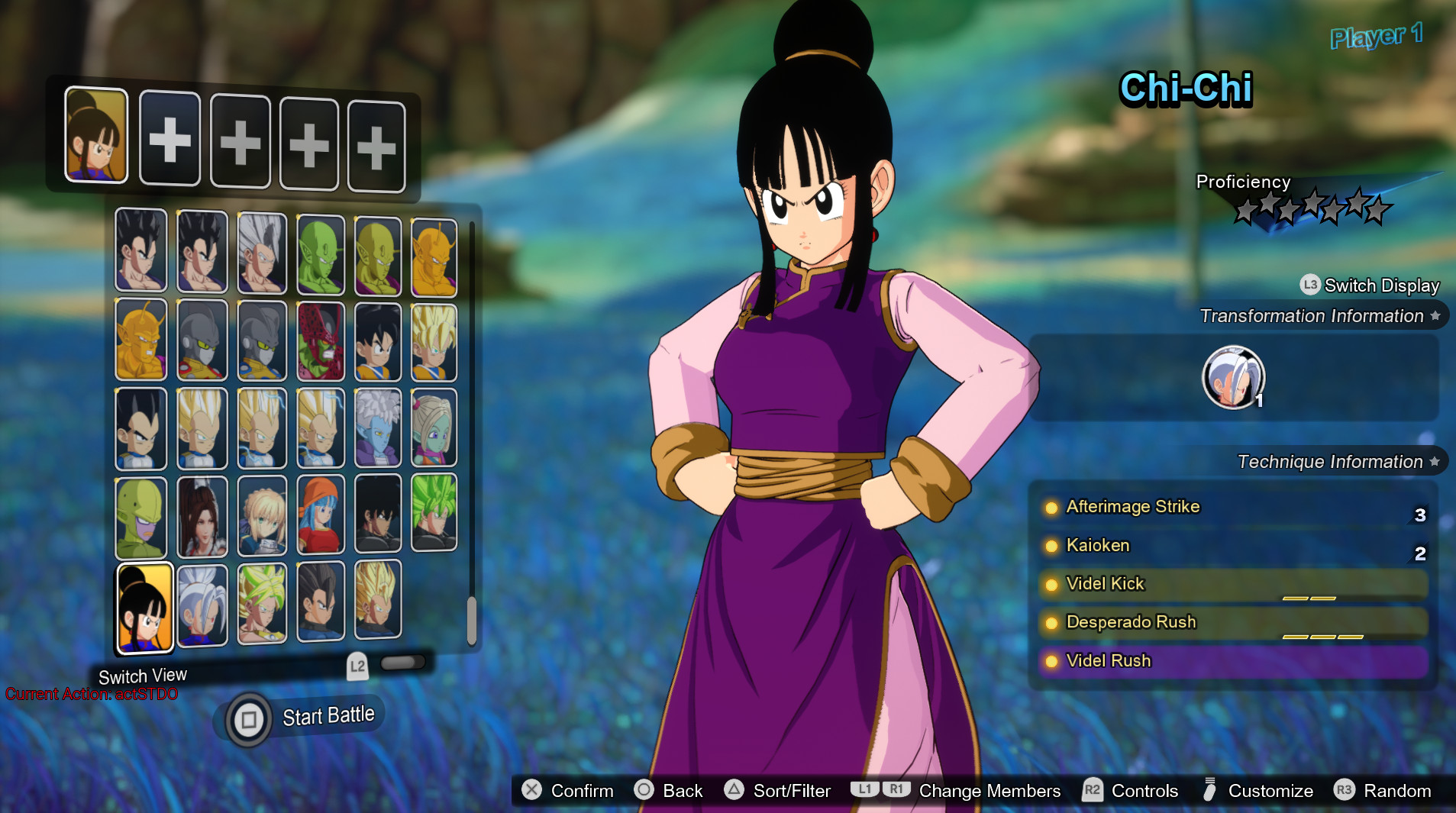Click the Confirm X icon in bottom bar
Image resolution: width=1456 pixels, height=813 pixels.
[x=533, y=791]
